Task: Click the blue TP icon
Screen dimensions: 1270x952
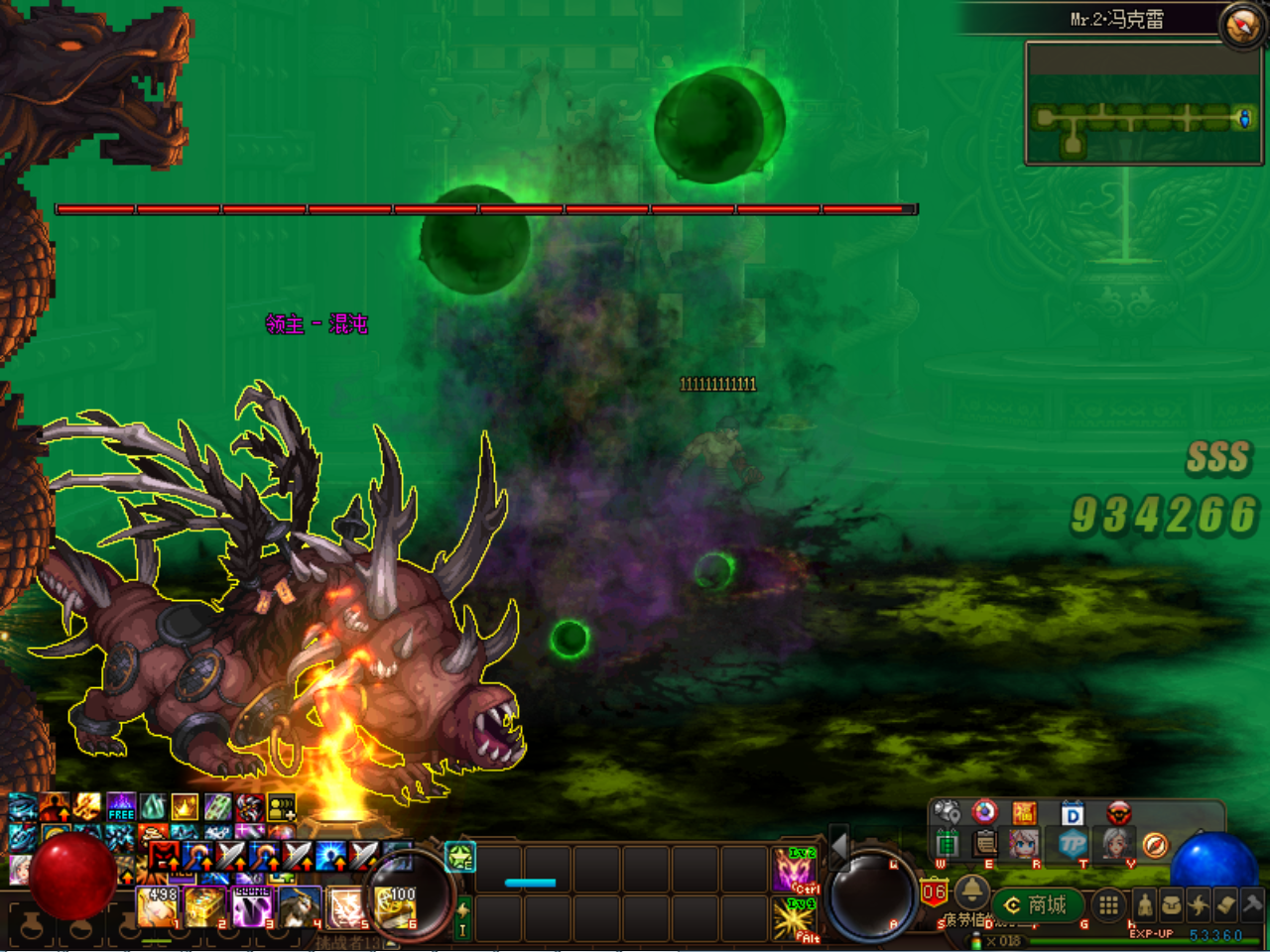Action: [x=1072, y=844]
